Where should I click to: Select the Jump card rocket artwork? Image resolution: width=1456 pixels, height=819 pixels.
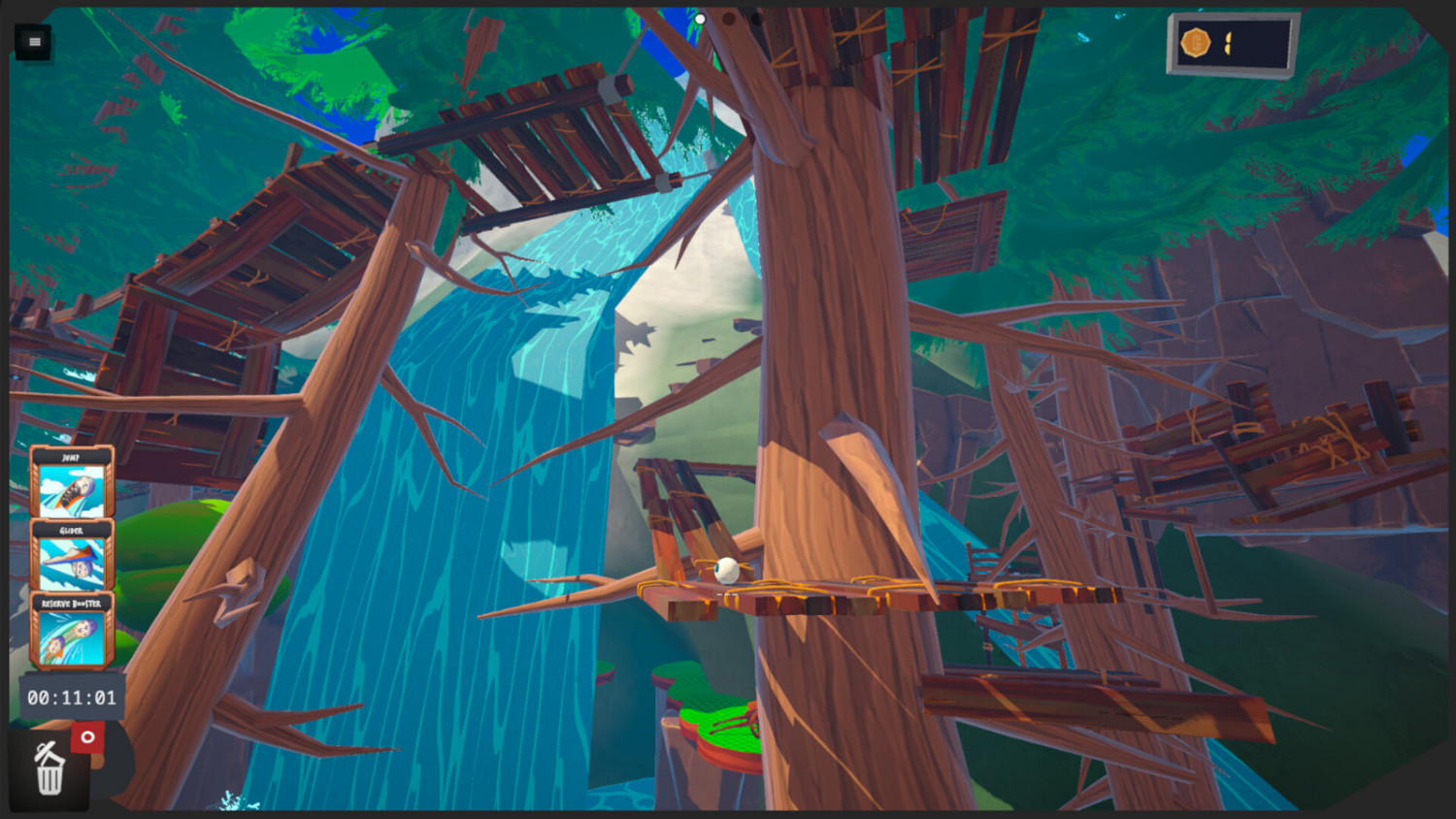click(72, 490)
